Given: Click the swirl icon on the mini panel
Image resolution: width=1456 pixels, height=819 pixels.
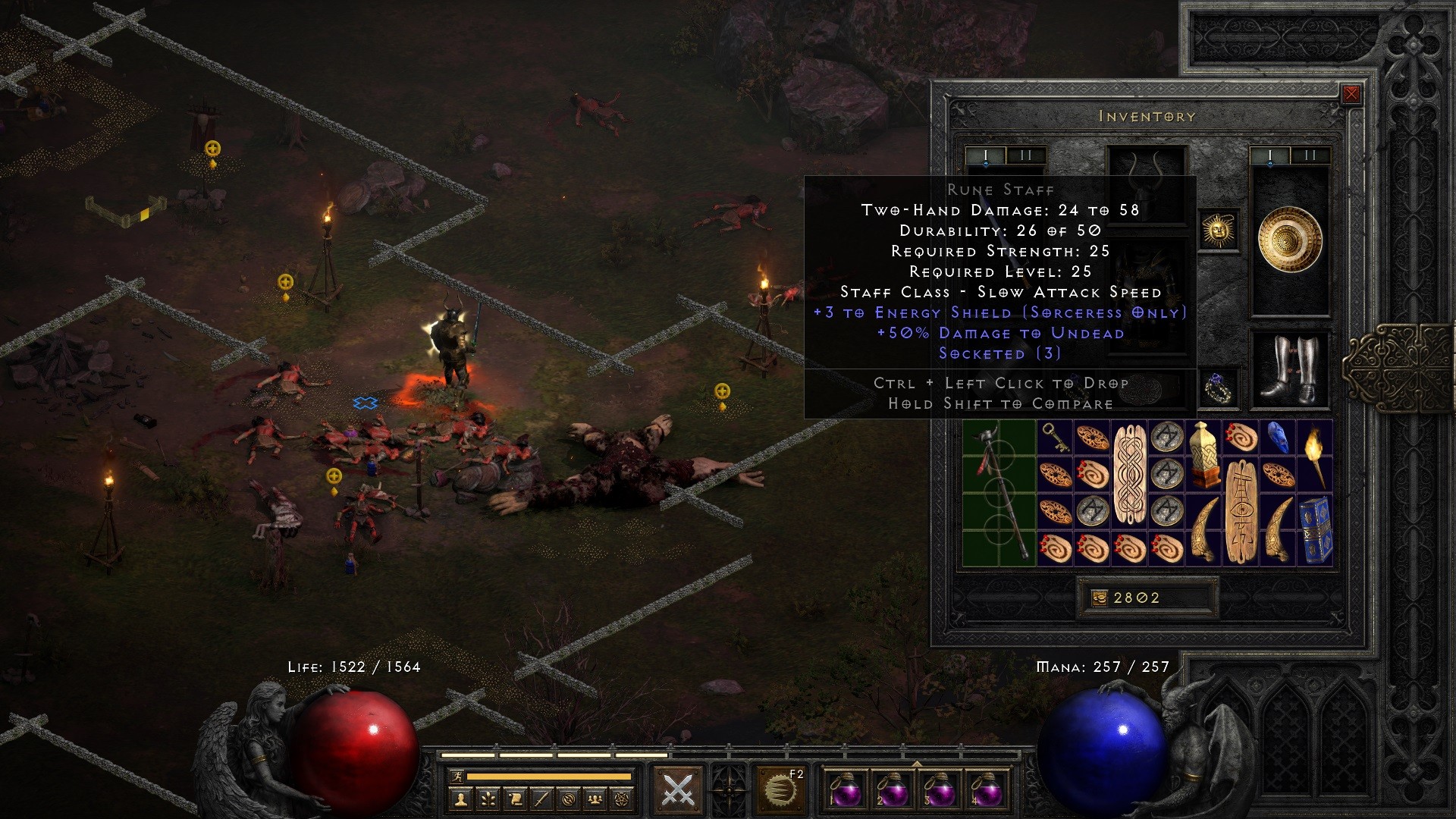Looking at the screenshot, I should (x=568, y=800).
